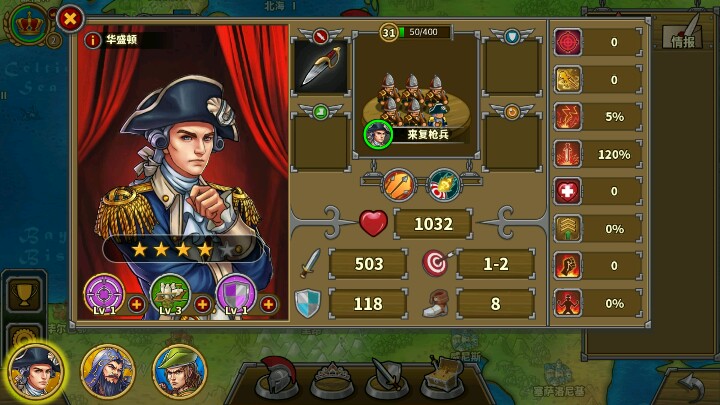
Task: Select the purple crosshair skill icon
Action: tap(103, 294)
